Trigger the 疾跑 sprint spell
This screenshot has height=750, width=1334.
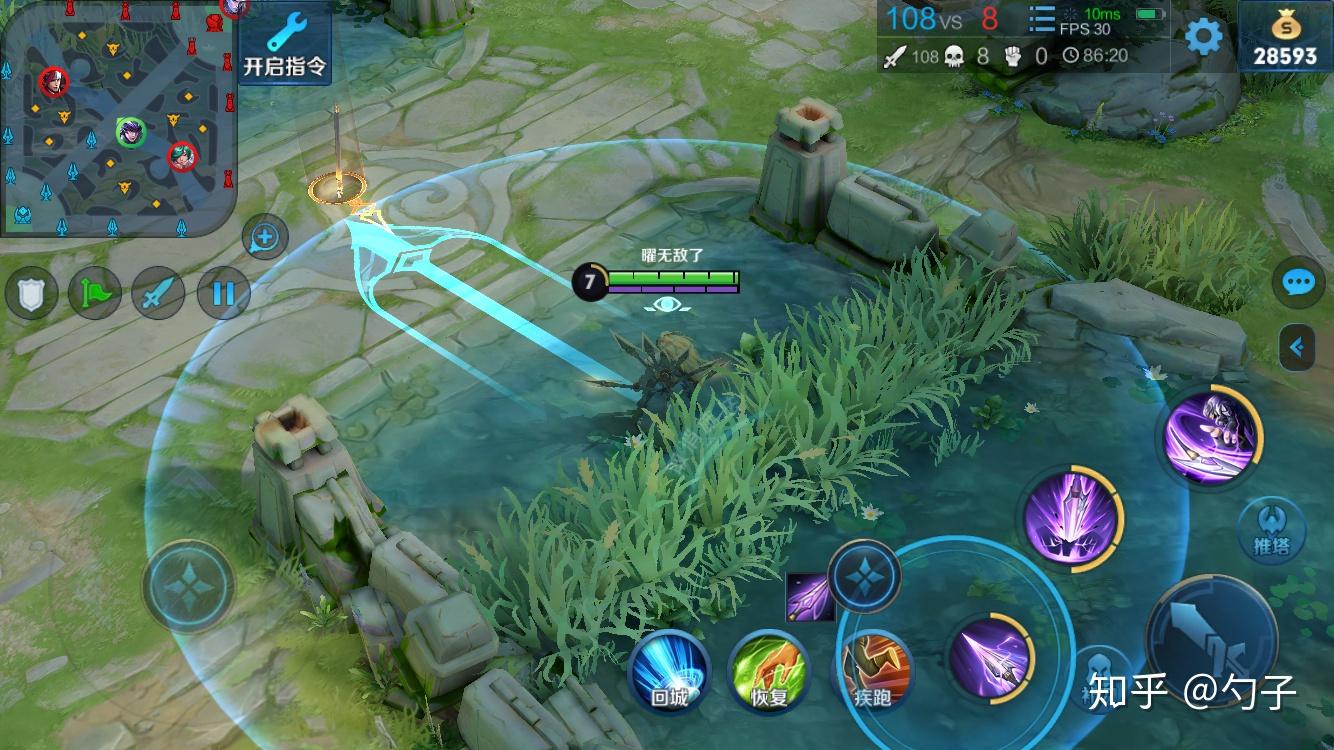pyautogui.click(x=872, y=672)
